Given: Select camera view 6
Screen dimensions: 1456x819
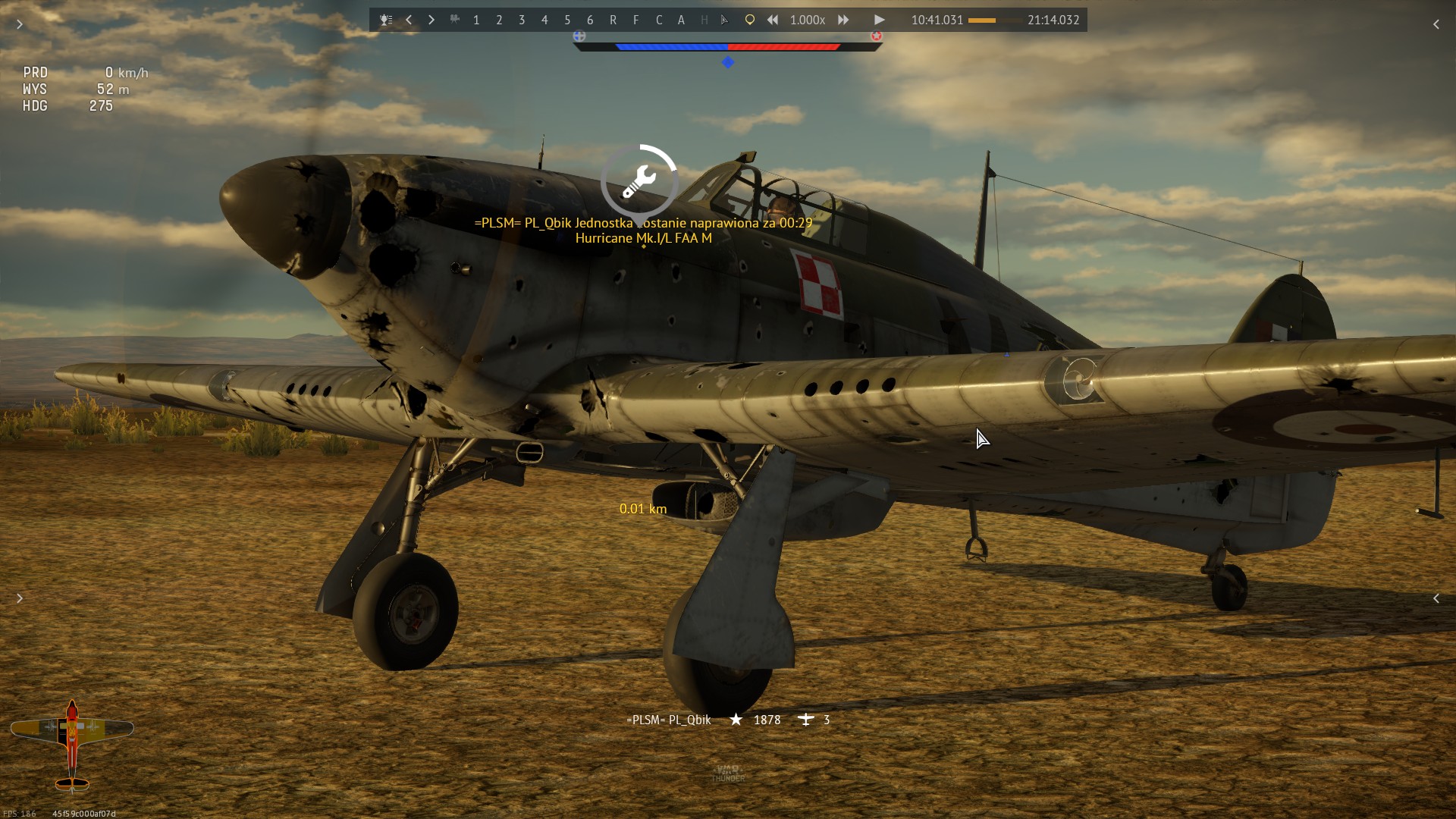Looking at the screenshot, I should pyautogui.click(x=590, y=20).
